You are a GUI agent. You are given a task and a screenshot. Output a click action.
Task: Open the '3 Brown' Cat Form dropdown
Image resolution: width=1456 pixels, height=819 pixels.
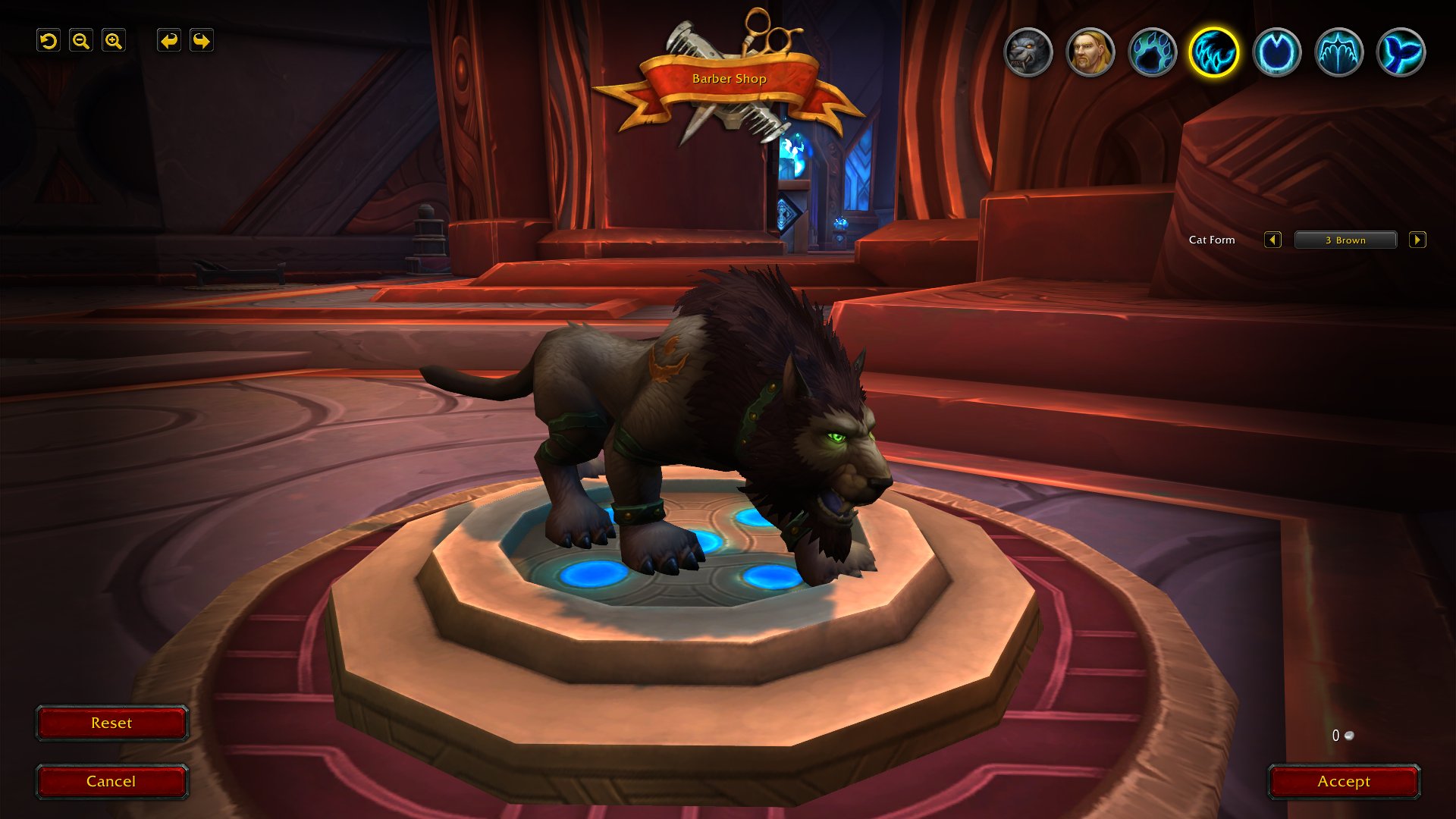click(x=1345, y=240)
